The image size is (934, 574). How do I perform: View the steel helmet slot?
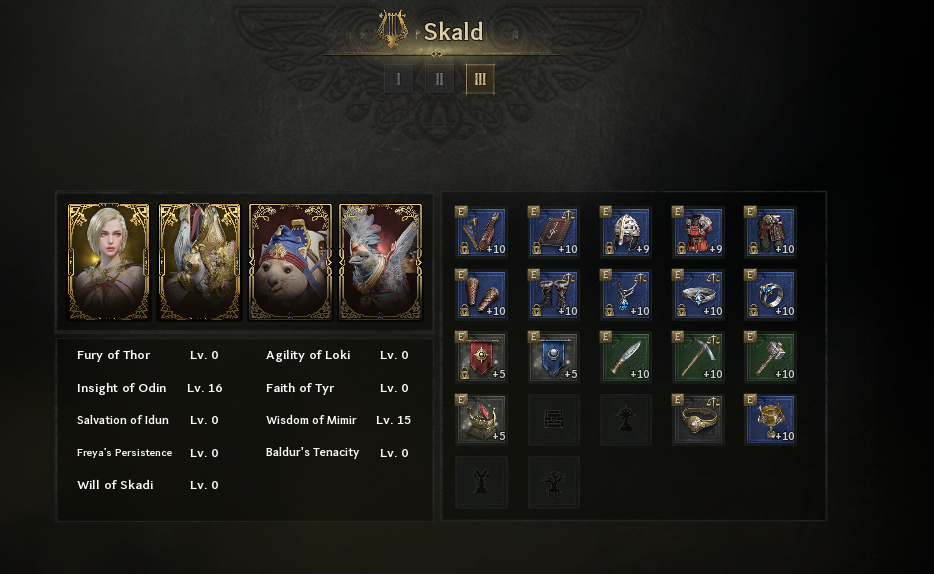click(x=626, y=233)
